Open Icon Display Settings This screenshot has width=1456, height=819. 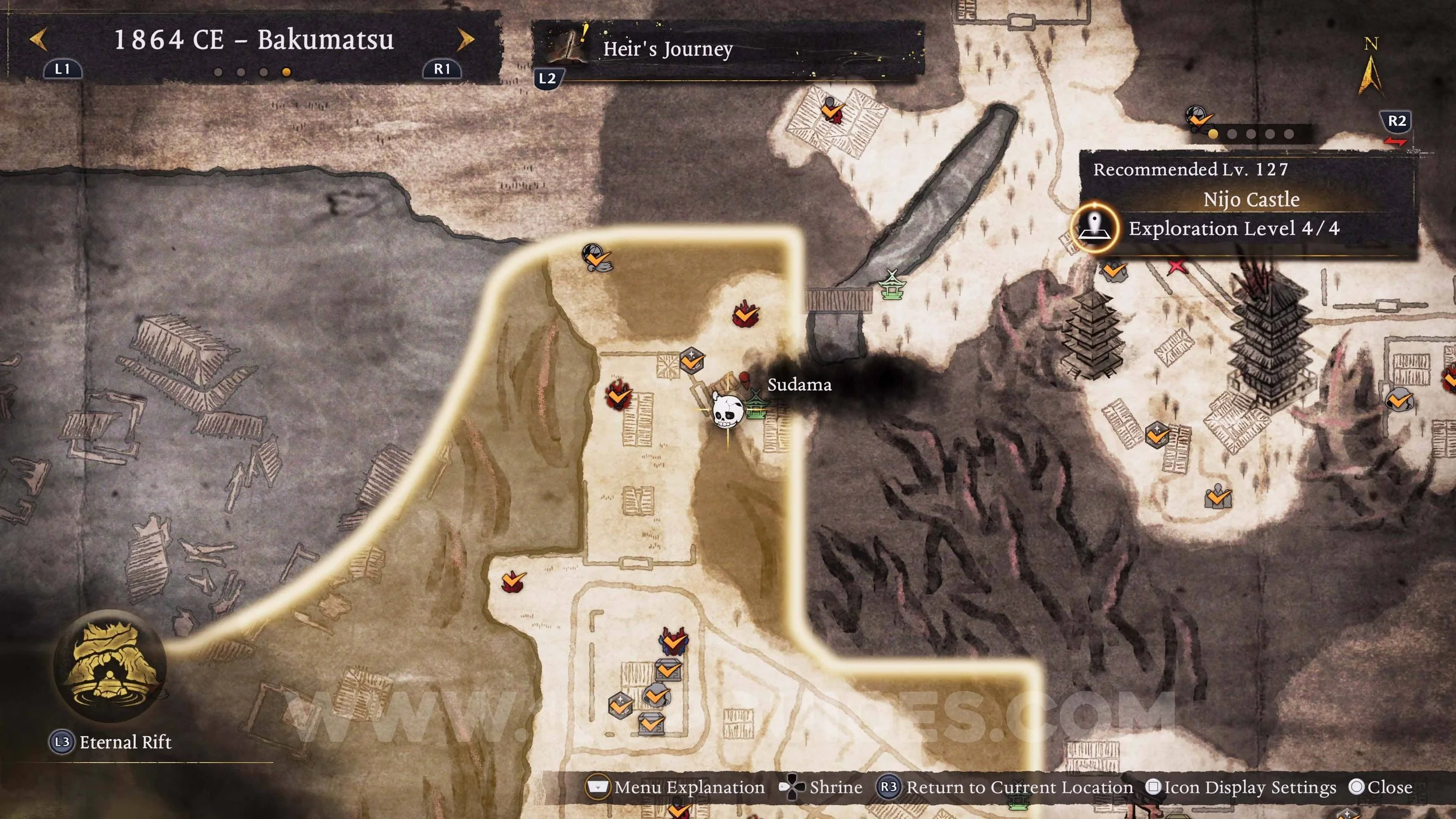[x=1241, y=788]
